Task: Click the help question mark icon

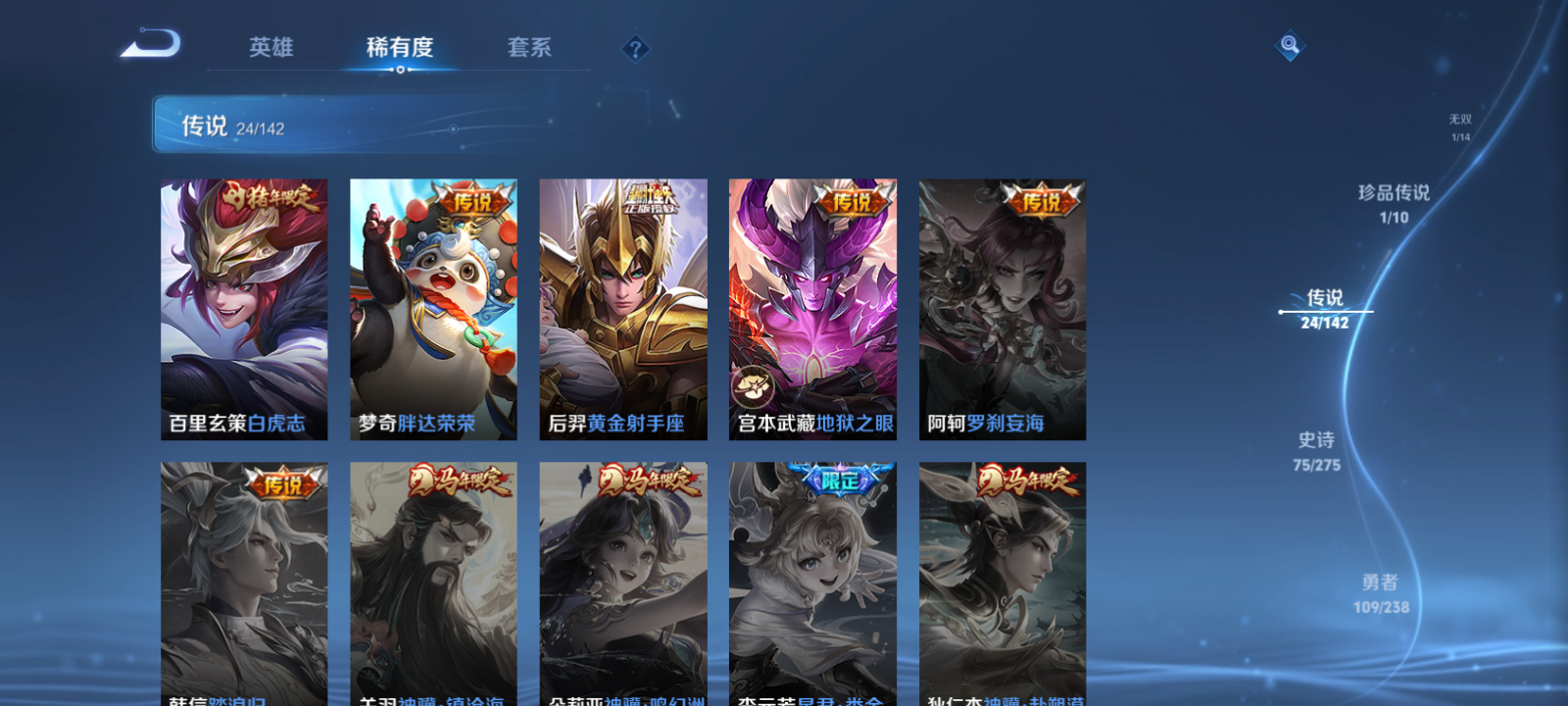Action: click(637, 49)
